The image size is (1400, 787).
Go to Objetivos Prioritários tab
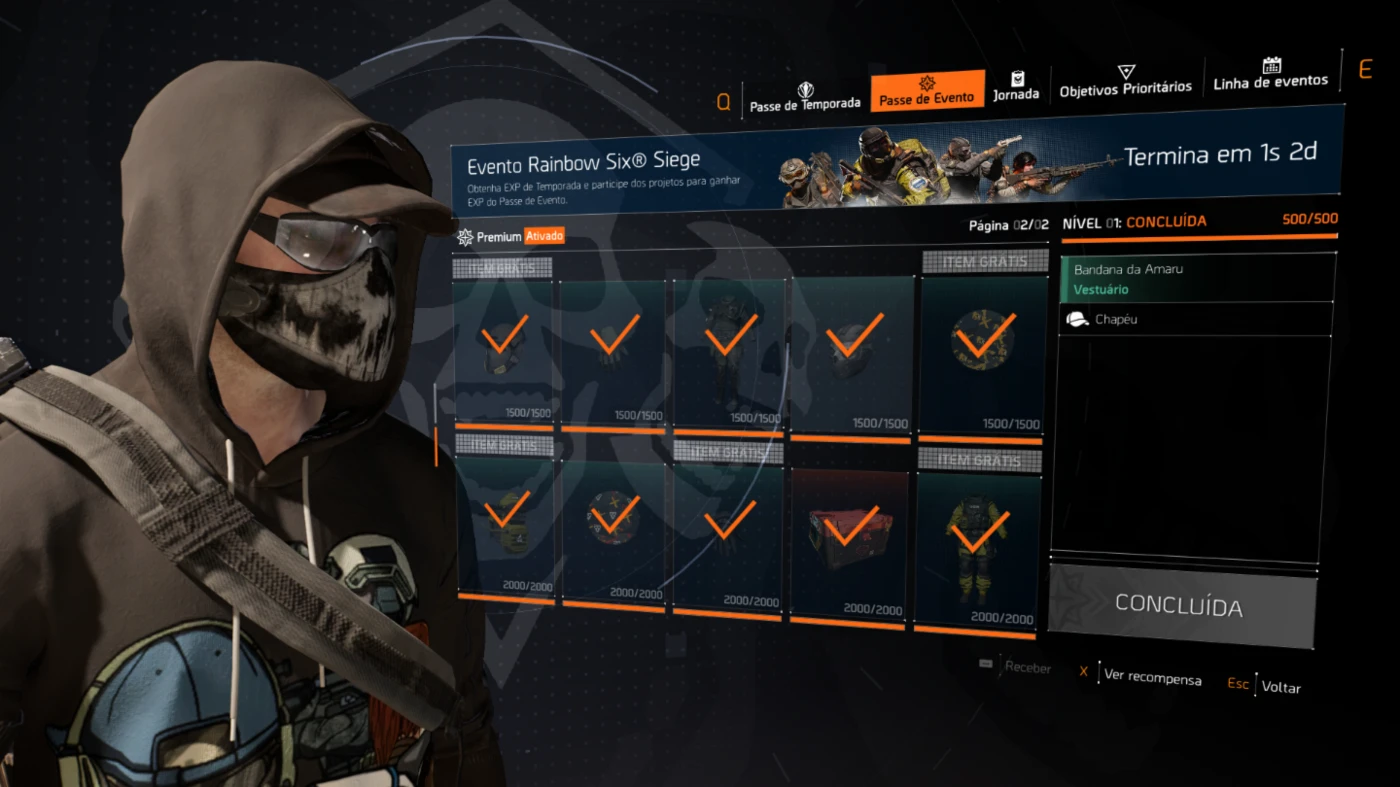click(1125, 81)
